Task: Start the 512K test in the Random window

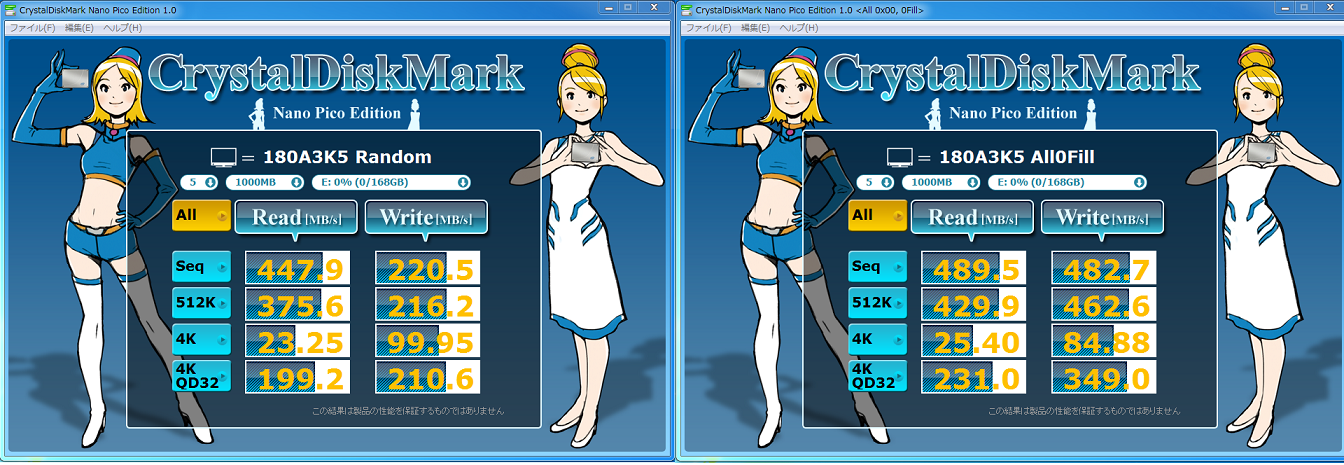Action: click(201, 303)
